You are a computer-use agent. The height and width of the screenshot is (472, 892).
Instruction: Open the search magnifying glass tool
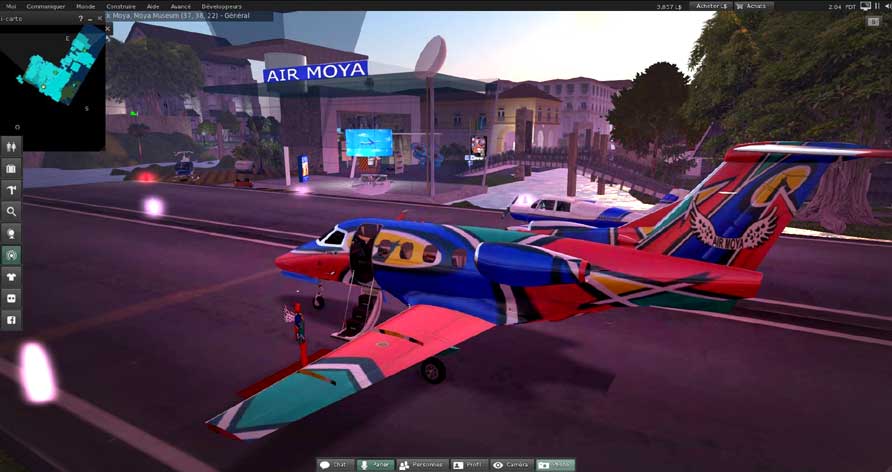[11, 211]
